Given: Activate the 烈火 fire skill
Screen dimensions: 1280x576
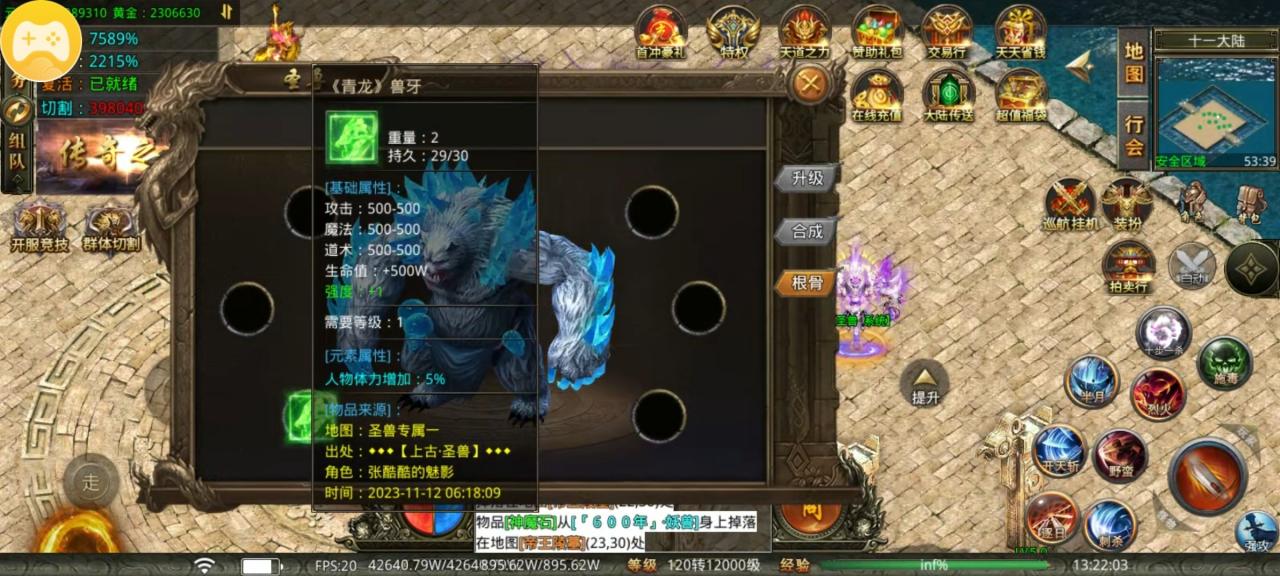Looking at the screenshot, I should coord(1158,393).
